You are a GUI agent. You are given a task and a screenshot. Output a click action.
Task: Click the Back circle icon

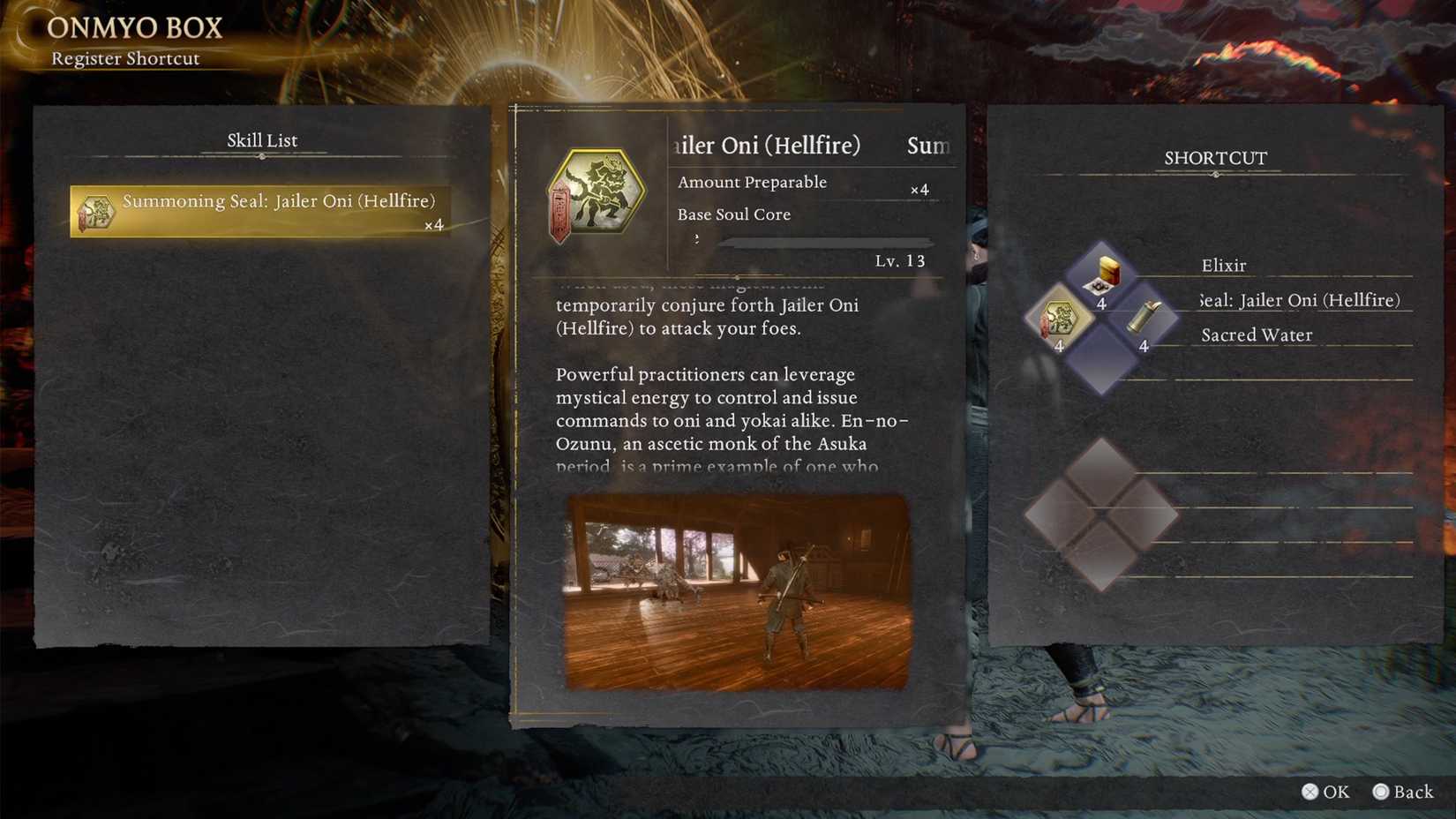tap(1383, 792)
